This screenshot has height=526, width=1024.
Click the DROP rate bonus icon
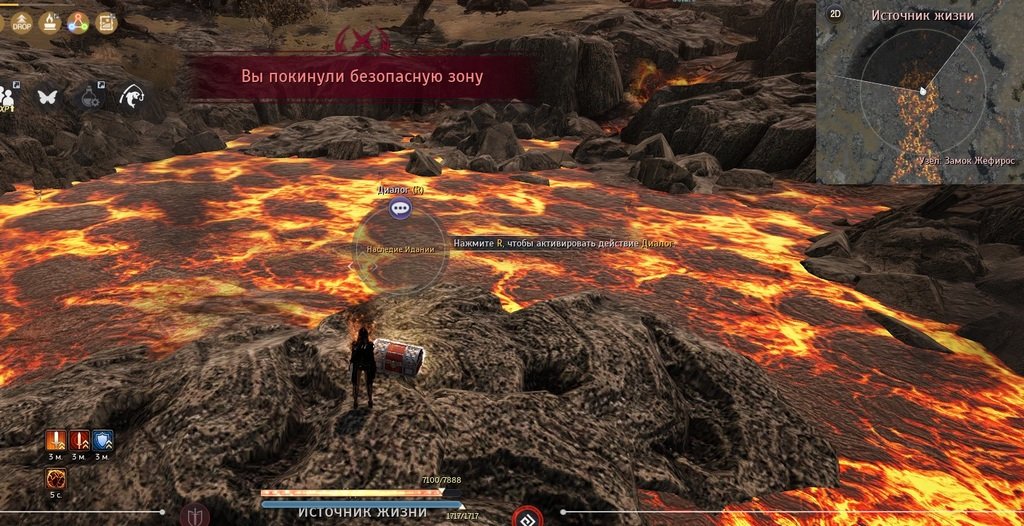[20, 21]
